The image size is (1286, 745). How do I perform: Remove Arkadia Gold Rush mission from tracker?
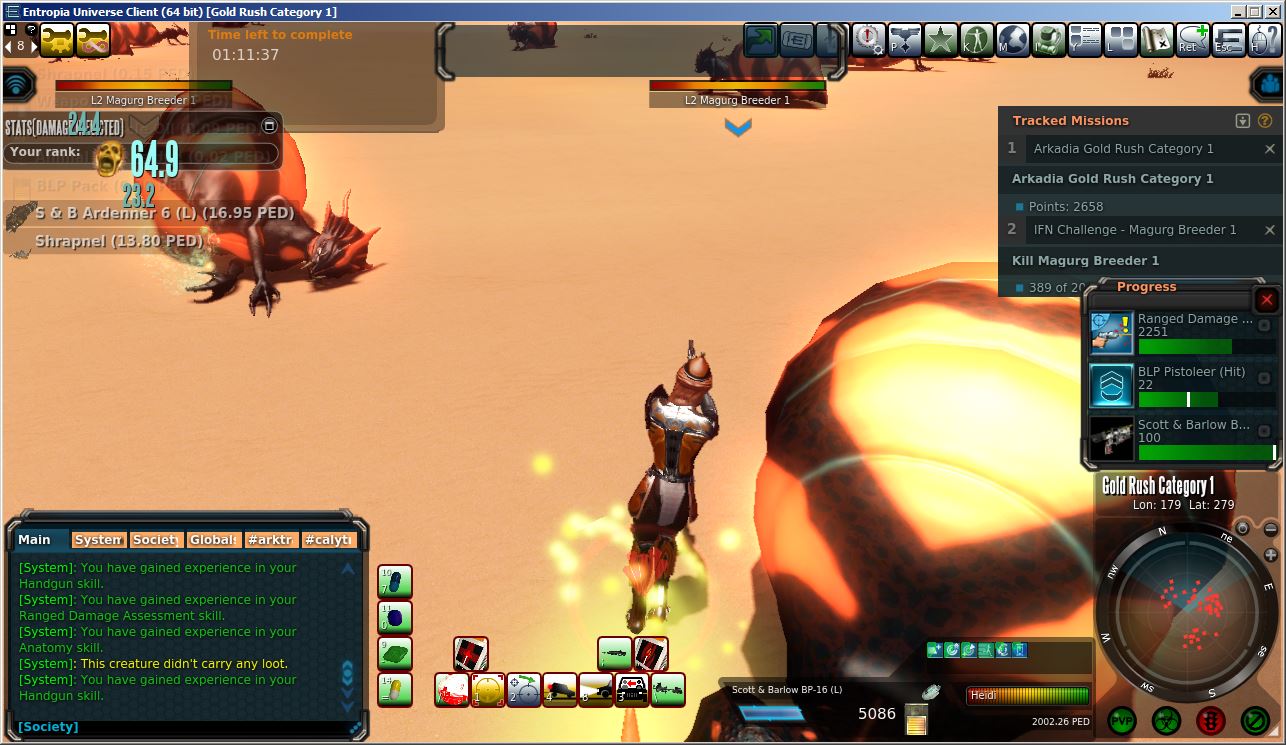point(1270,149)
